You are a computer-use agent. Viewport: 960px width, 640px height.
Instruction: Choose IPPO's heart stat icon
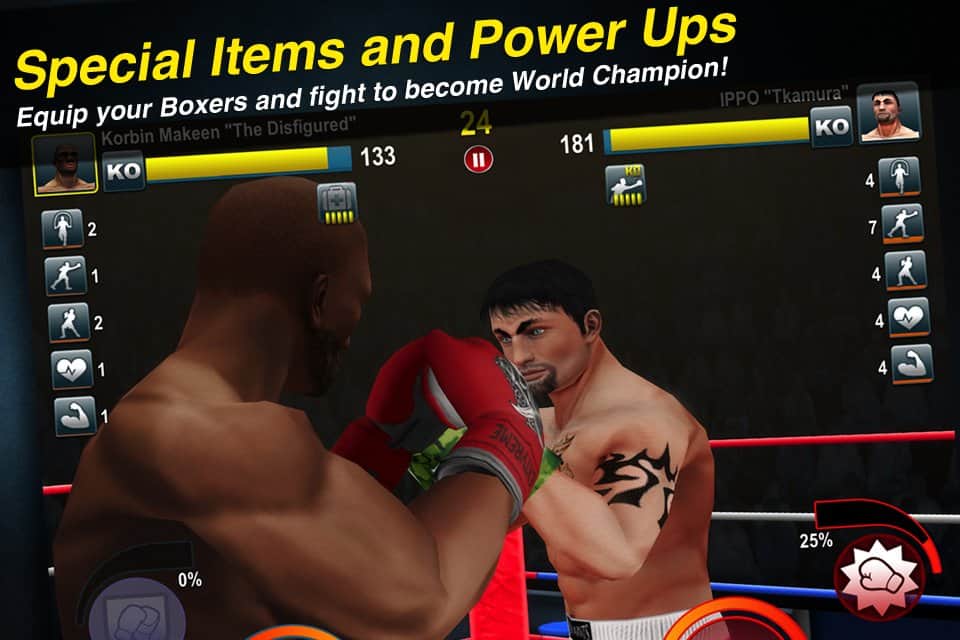(909, 318)
